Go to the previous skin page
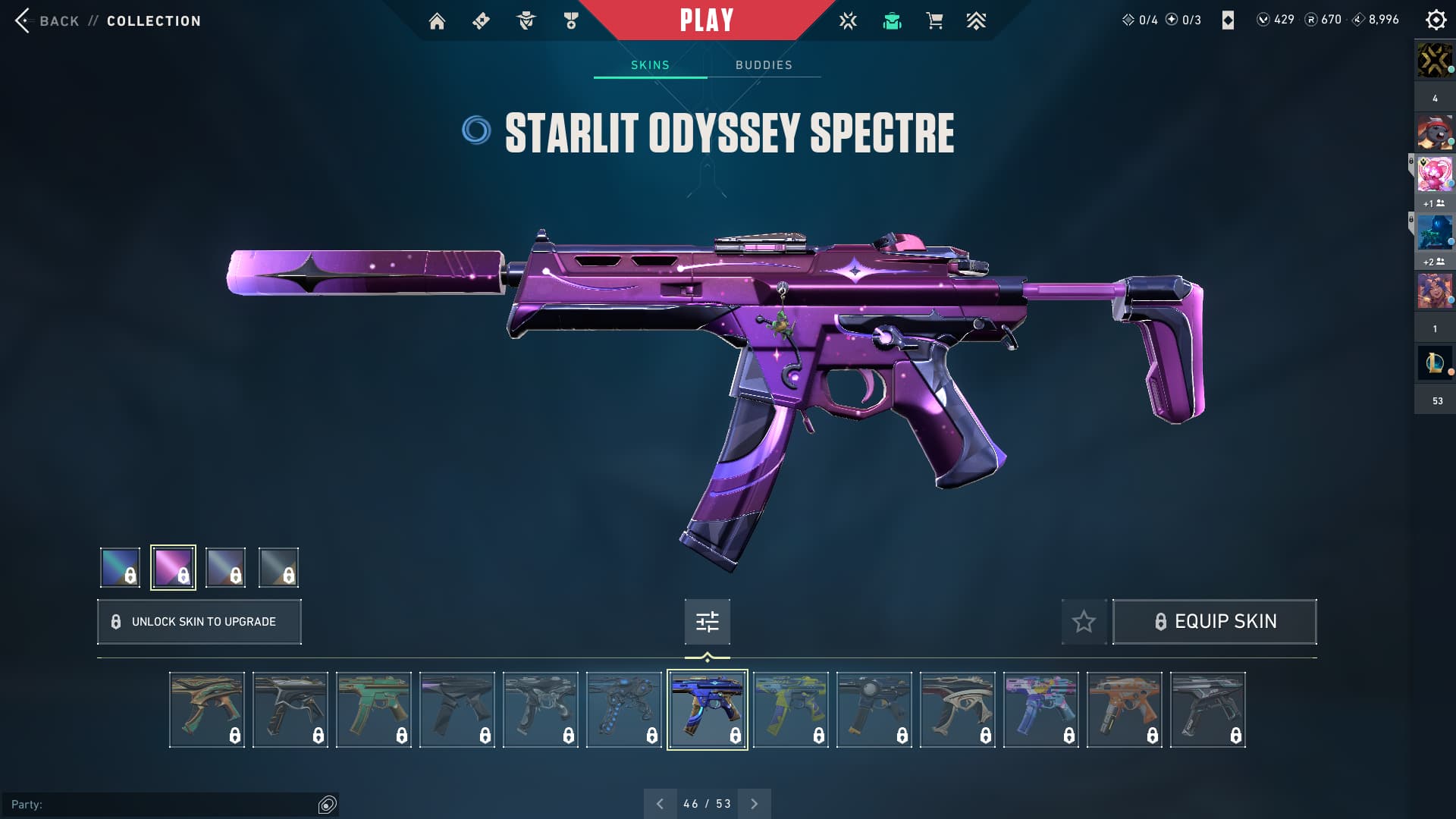1456x819 pixels. [660, 804]
